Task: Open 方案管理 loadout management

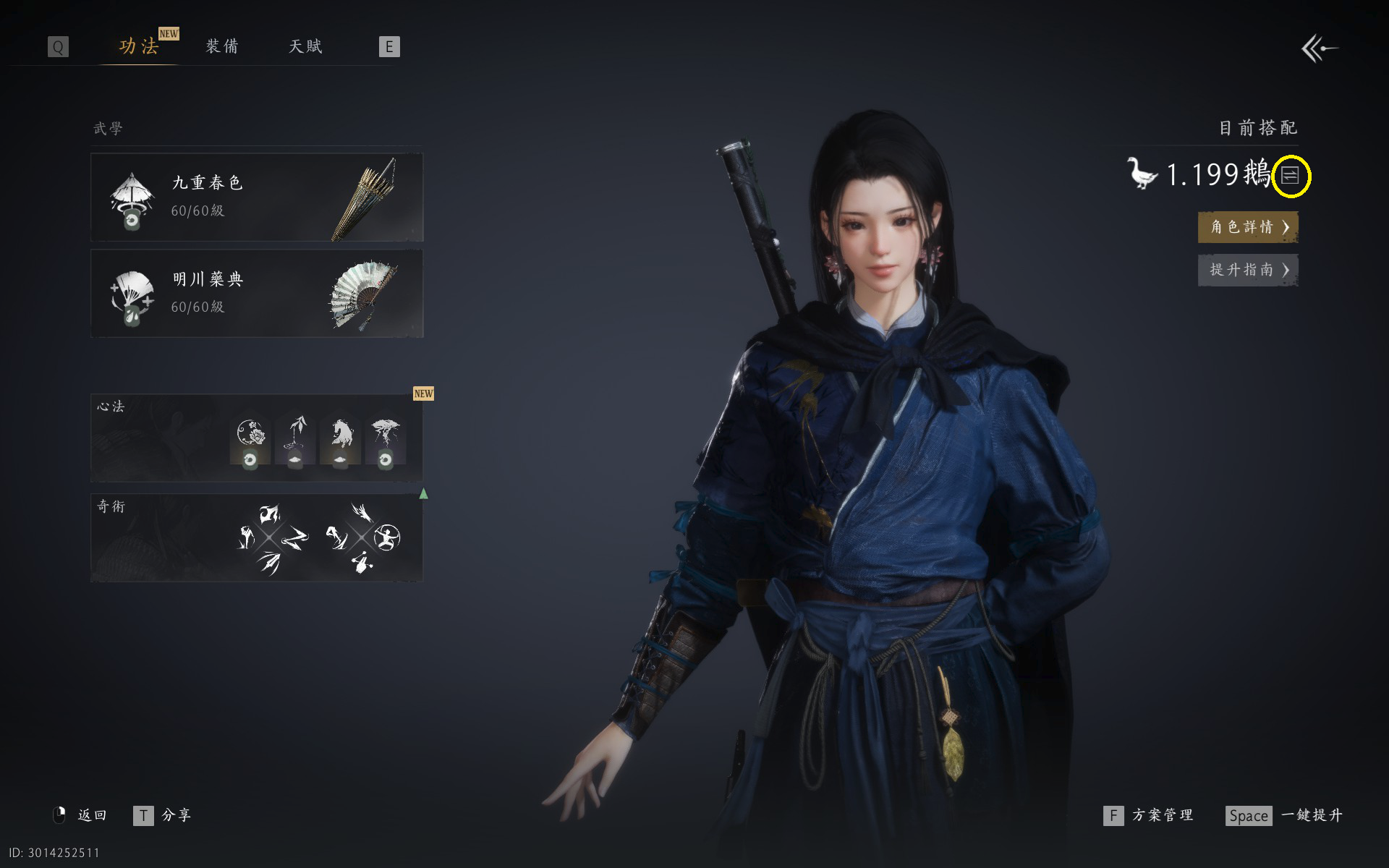Action: (x=1149, y=816)
